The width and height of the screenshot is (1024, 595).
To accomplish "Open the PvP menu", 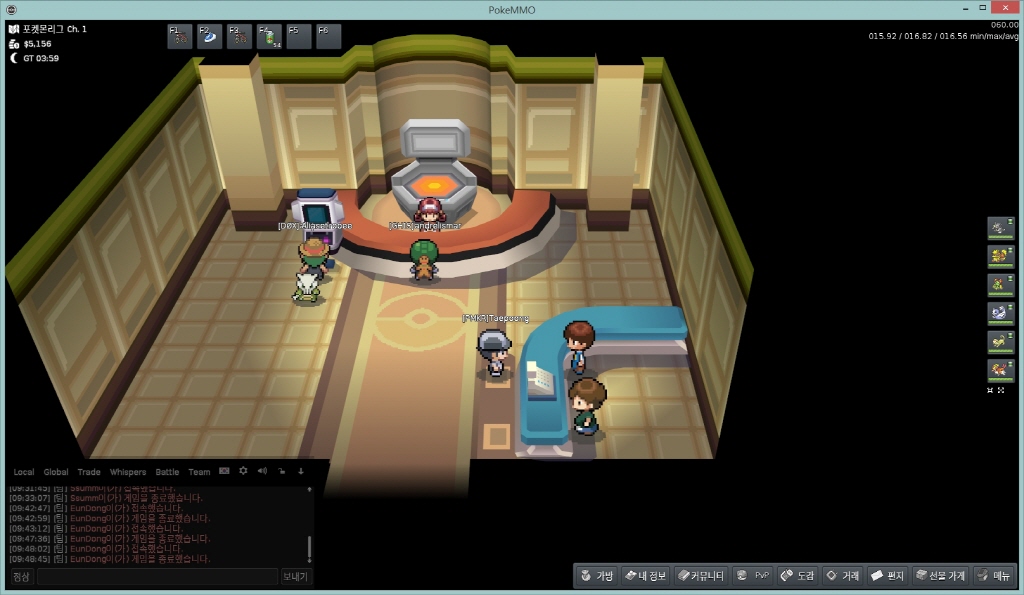I will click(x=753, y=576).
